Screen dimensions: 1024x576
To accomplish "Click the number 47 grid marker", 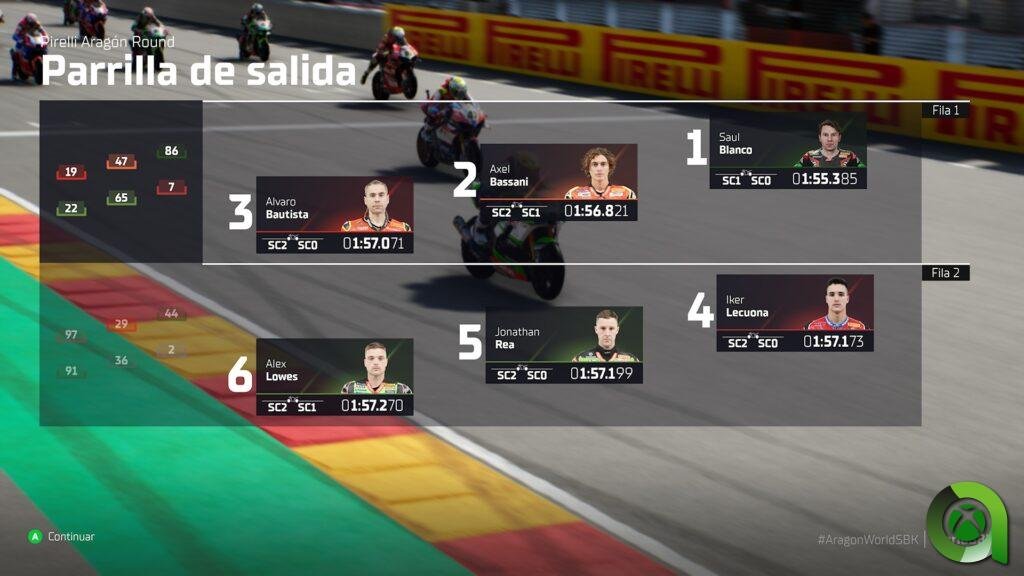I will pos(121,162).
